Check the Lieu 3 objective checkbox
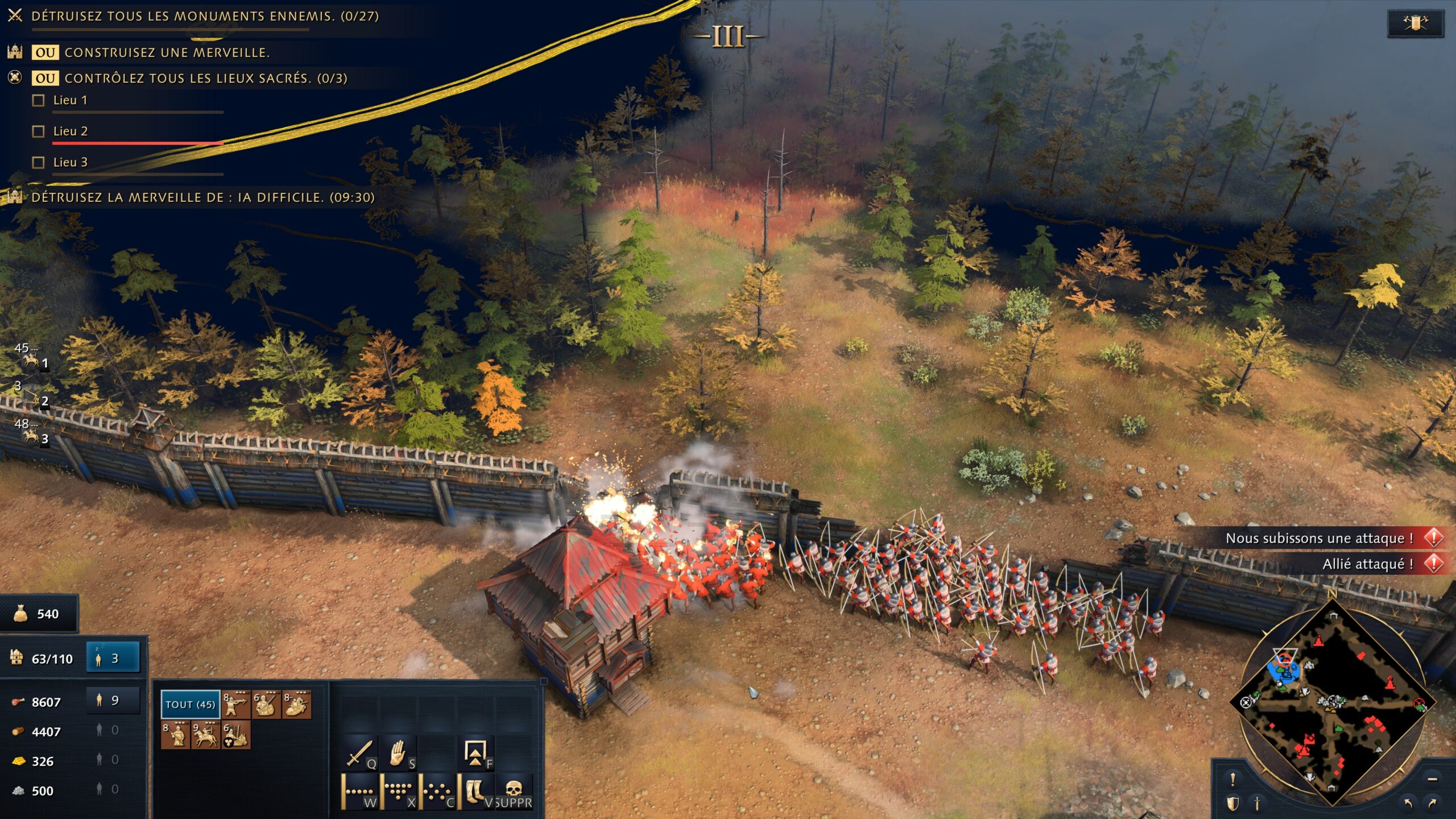 [x=38, y=162]
